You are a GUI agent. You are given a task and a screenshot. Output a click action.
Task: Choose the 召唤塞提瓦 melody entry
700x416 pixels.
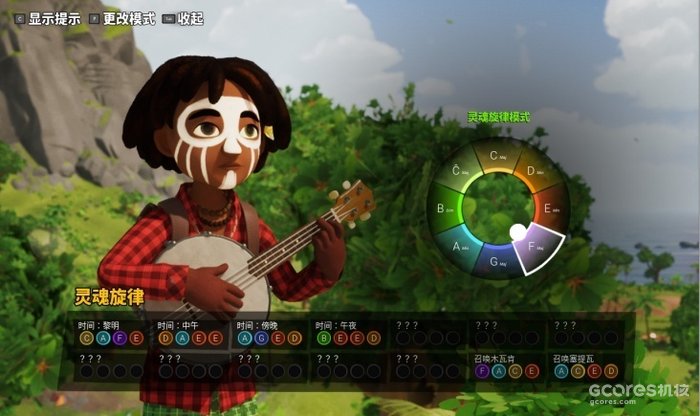585,363
